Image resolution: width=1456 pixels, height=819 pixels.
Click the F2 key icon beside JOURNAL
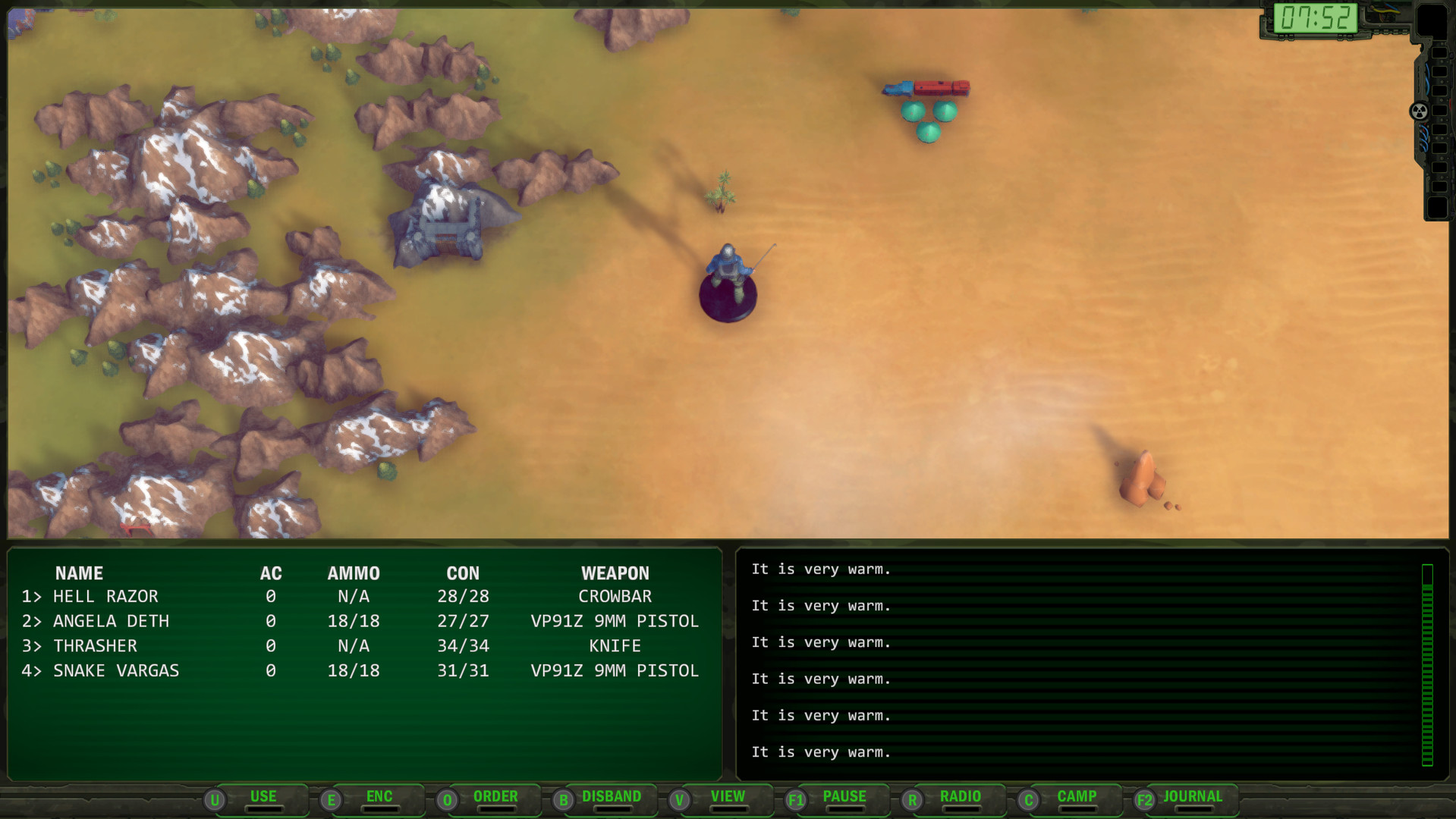[x=1145, y=799]
